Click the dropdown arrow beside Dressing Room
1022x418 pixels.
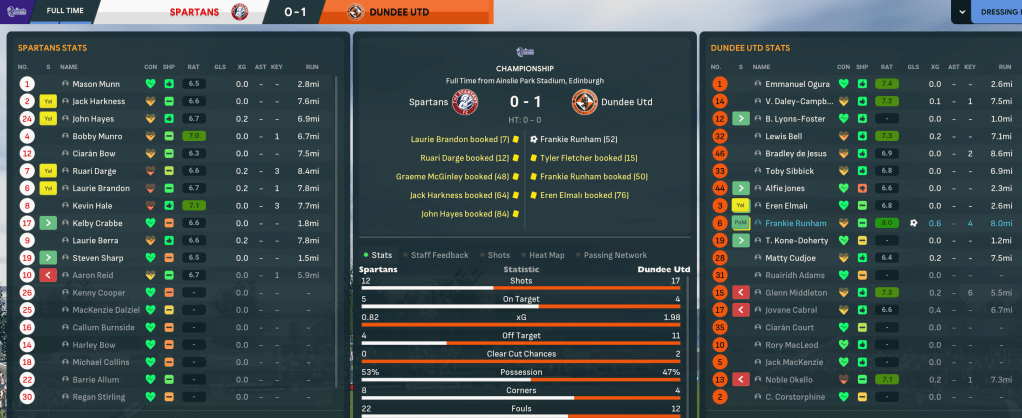[x=962, y=12]
